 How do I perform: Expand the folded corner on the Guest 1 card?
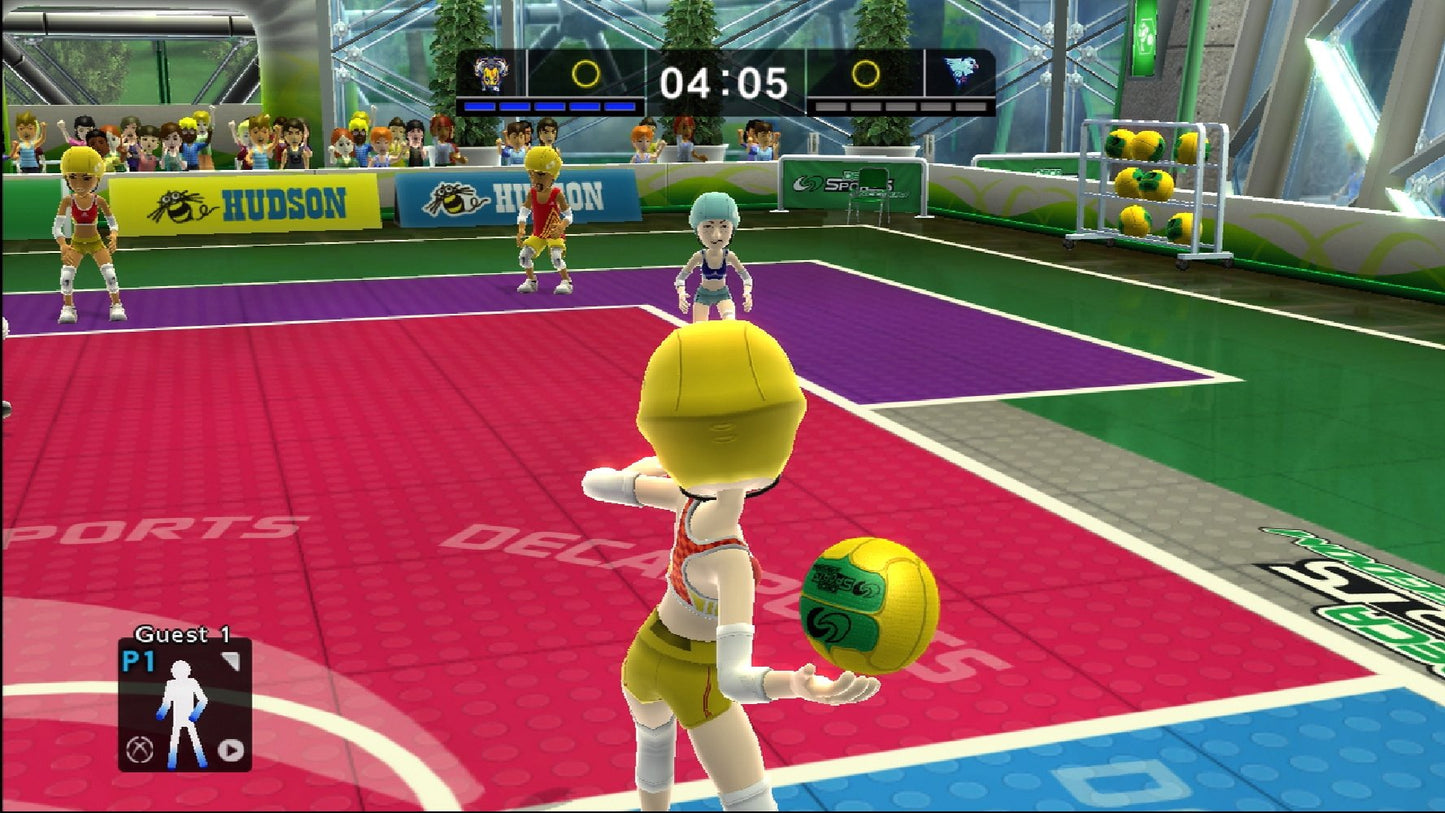(x=233, y=658)
